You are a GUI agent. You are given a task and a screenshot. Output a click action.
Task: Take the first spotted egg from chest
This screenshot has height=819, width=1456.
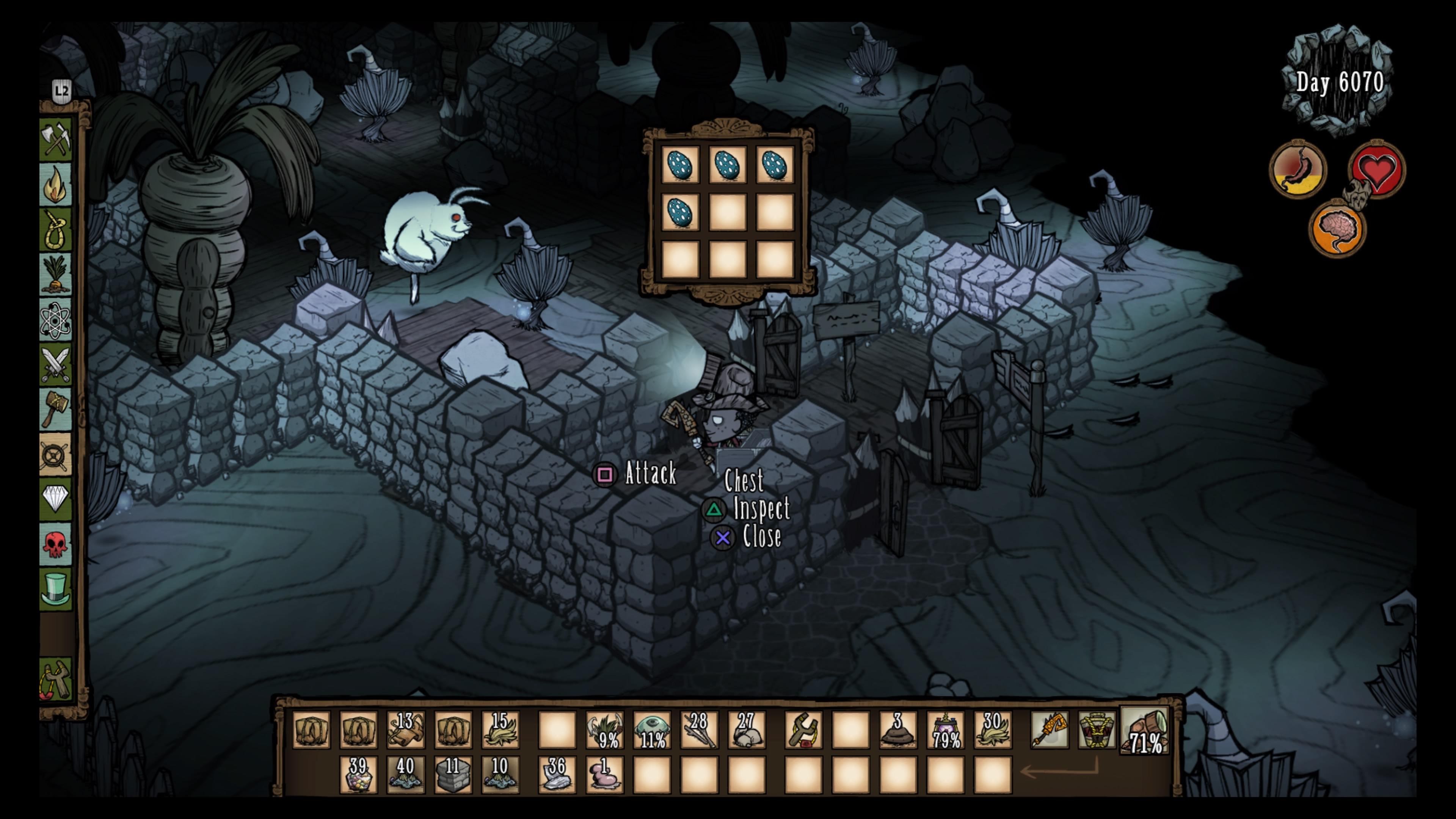click(x=680, y=165)
